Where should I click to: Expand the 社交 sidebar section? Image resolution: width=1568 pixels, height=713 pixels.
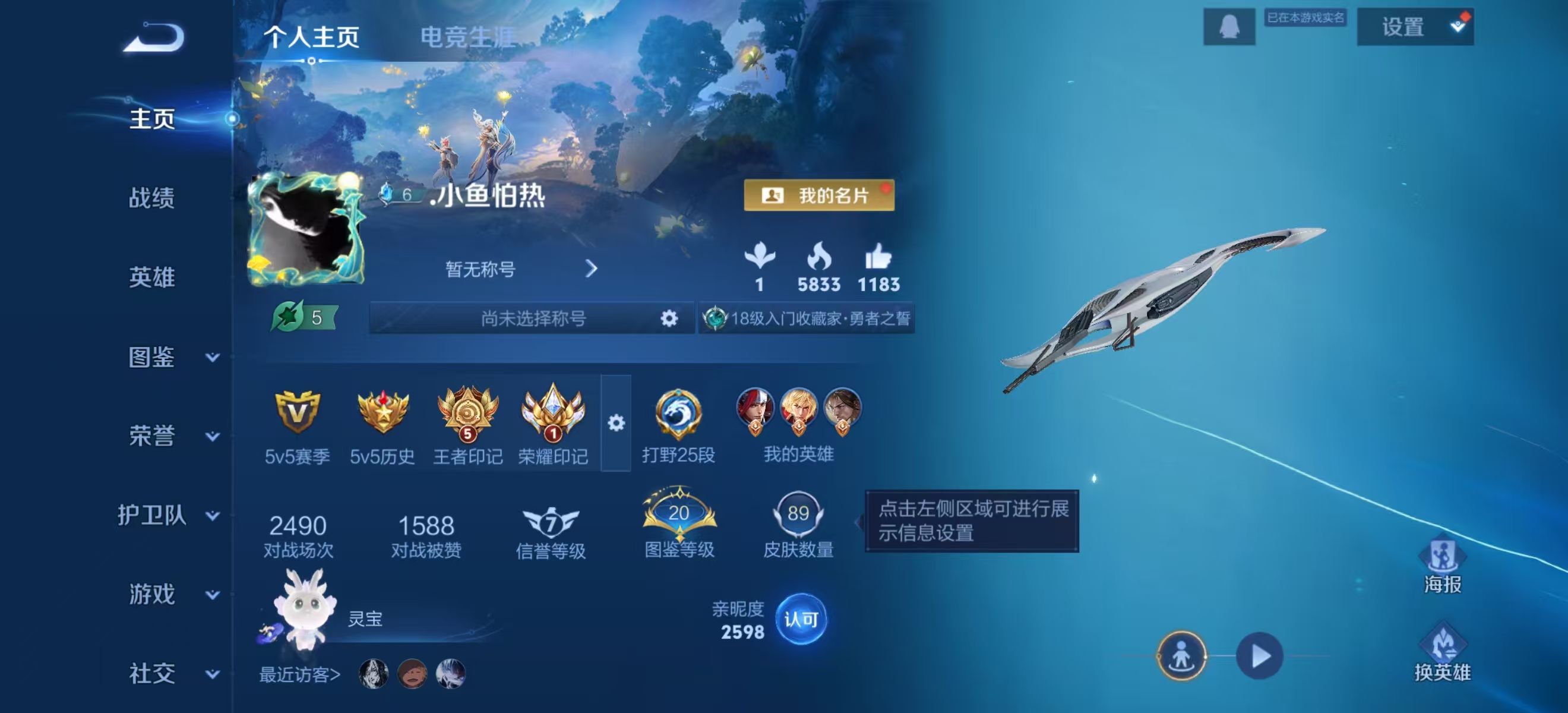(151, 674)
